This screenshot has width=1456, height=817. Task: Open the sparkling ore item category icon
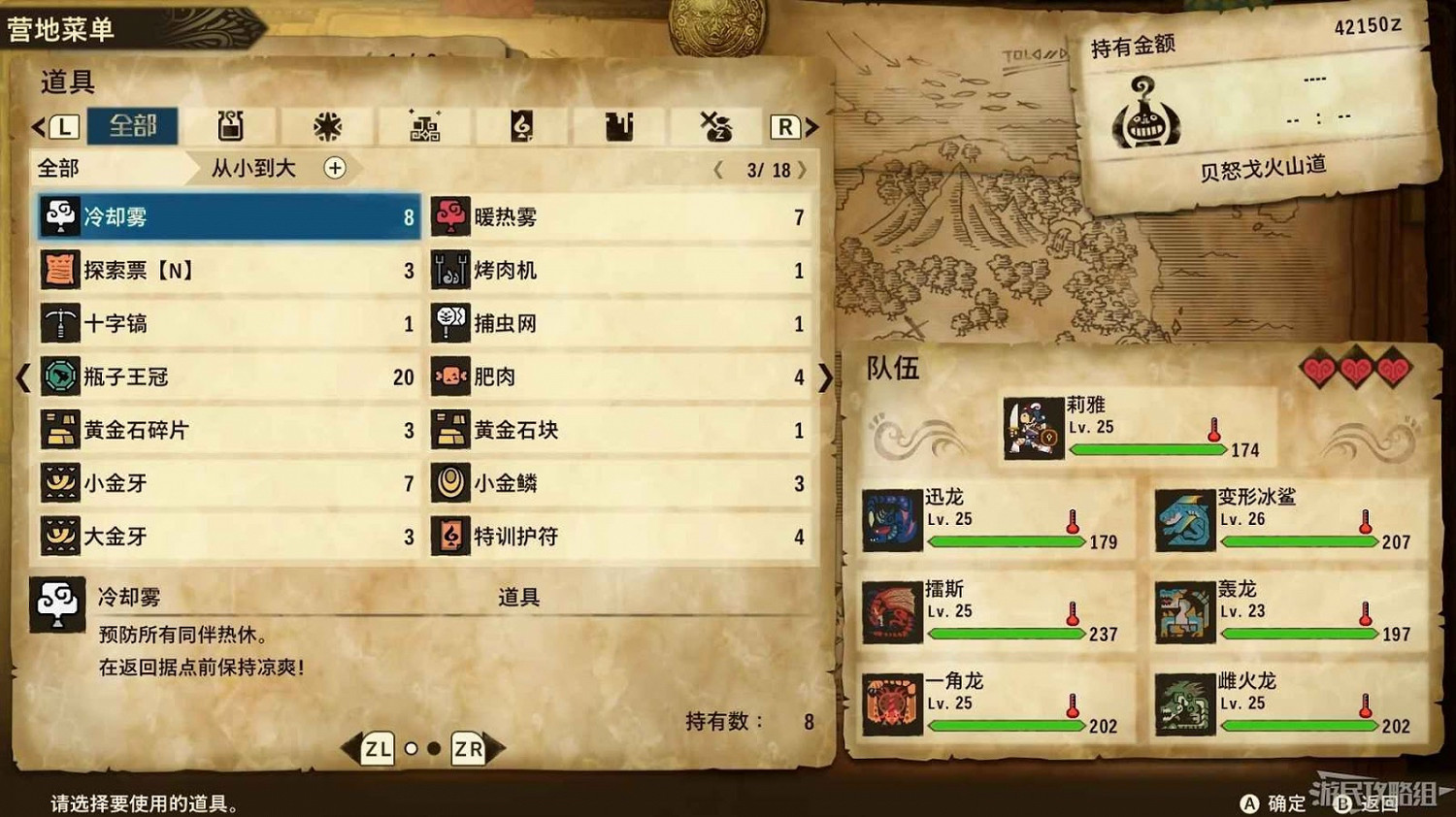tap(427, 126)
